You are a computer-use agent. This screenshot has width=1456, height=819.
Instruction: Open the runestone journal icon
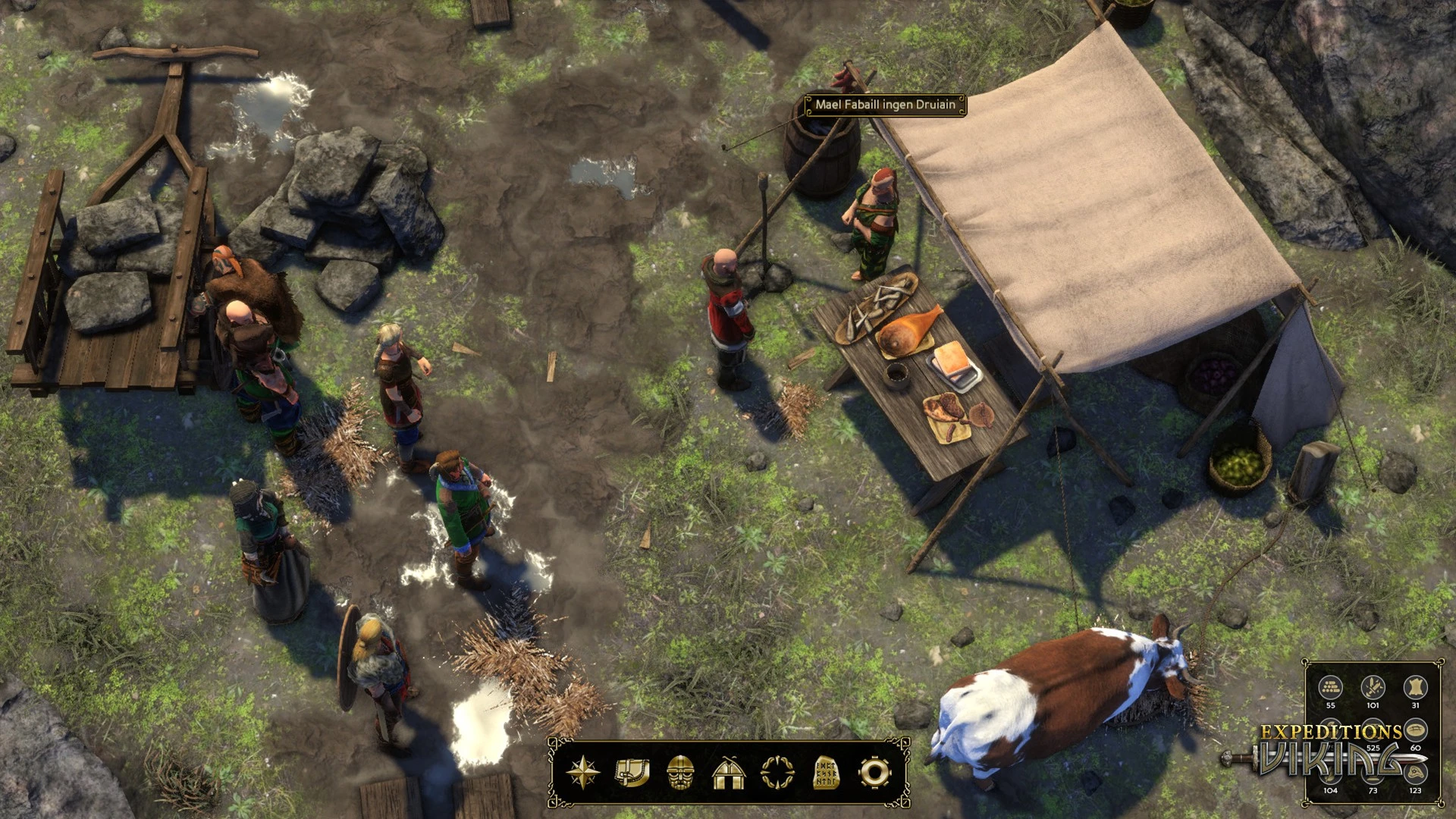[x=826, y=773]
